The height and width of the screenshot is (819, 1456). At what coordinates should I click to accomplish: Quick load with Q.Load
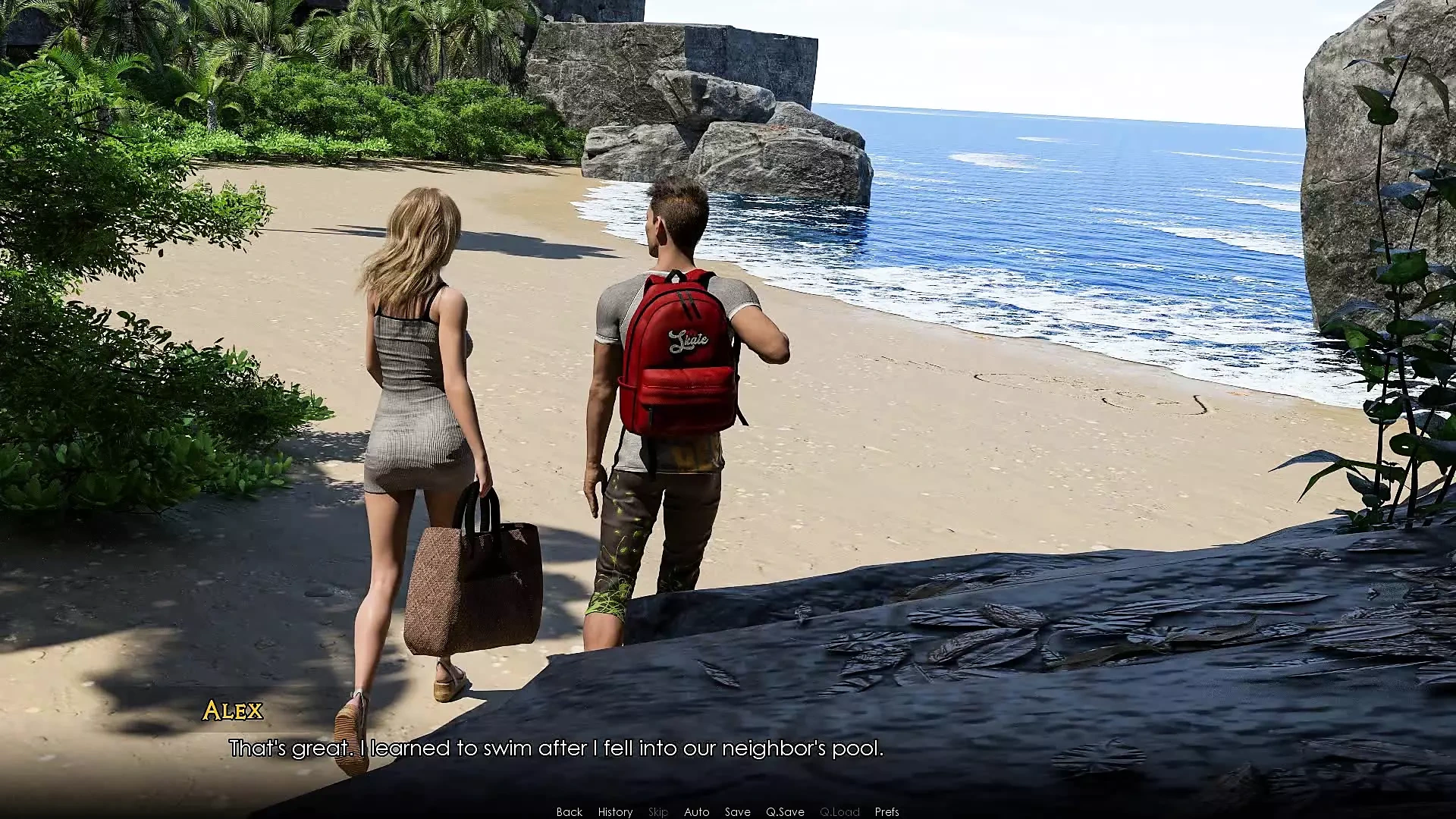pyautogui.click(x=839, y=811)
